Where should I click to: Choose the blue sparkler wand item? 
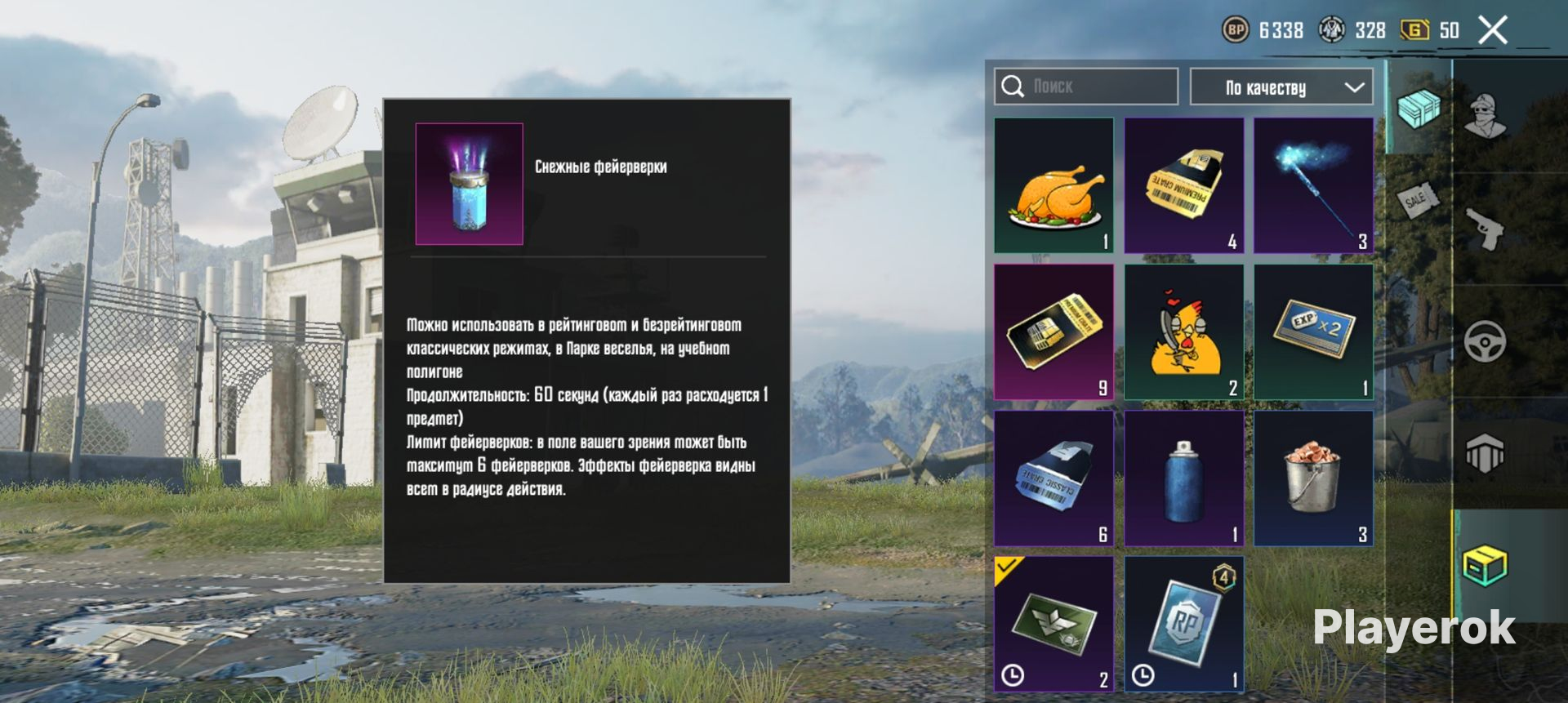pyautogui.click(x=1313, y=185)
